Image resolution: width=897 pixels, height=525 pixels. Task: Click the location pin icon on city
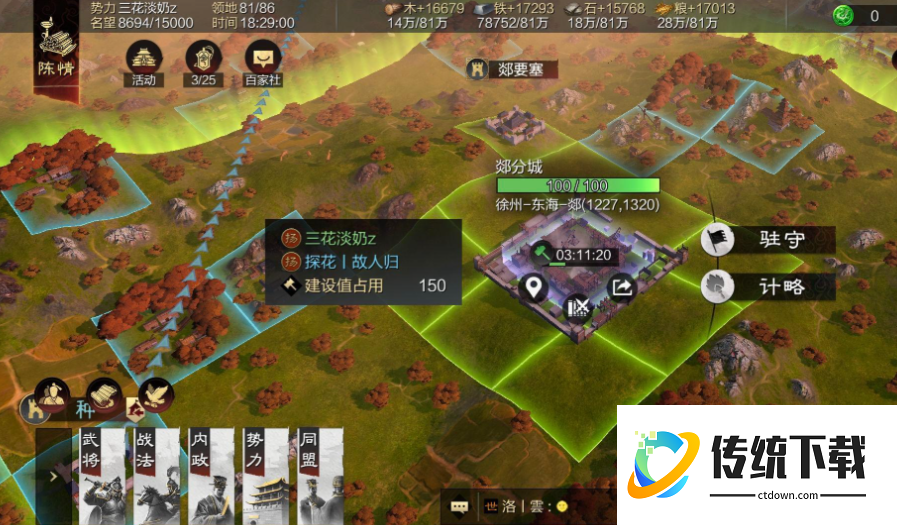coord(535,288)
